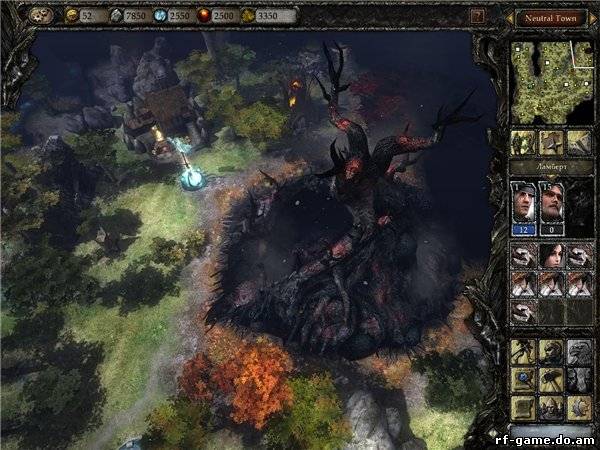
Task: Activate the eagle head command icon
Action: (579, 351)
